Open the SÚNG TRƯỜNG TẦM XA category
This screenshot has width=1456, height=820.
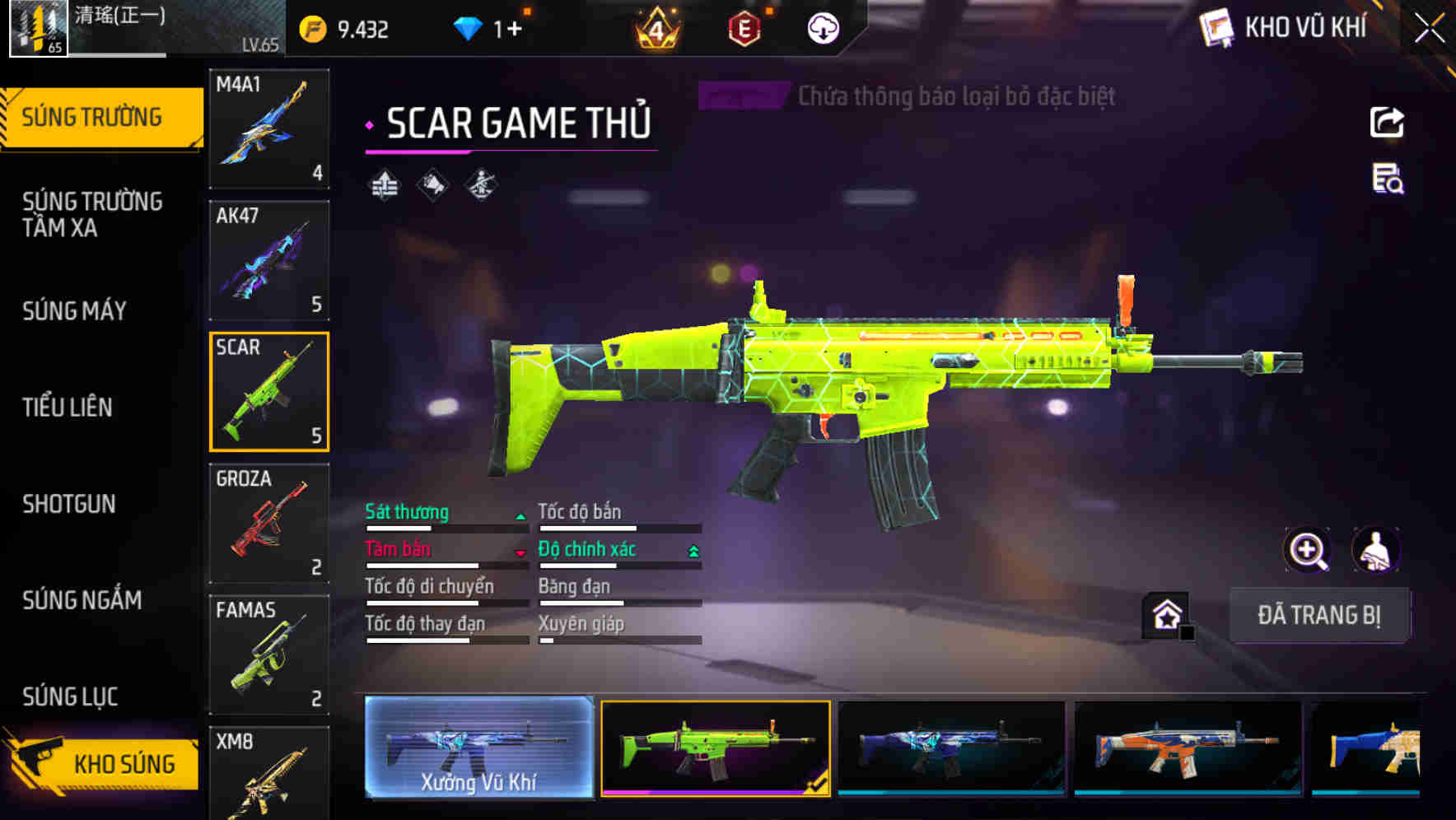pyautogui.click(x=91, y=215)
